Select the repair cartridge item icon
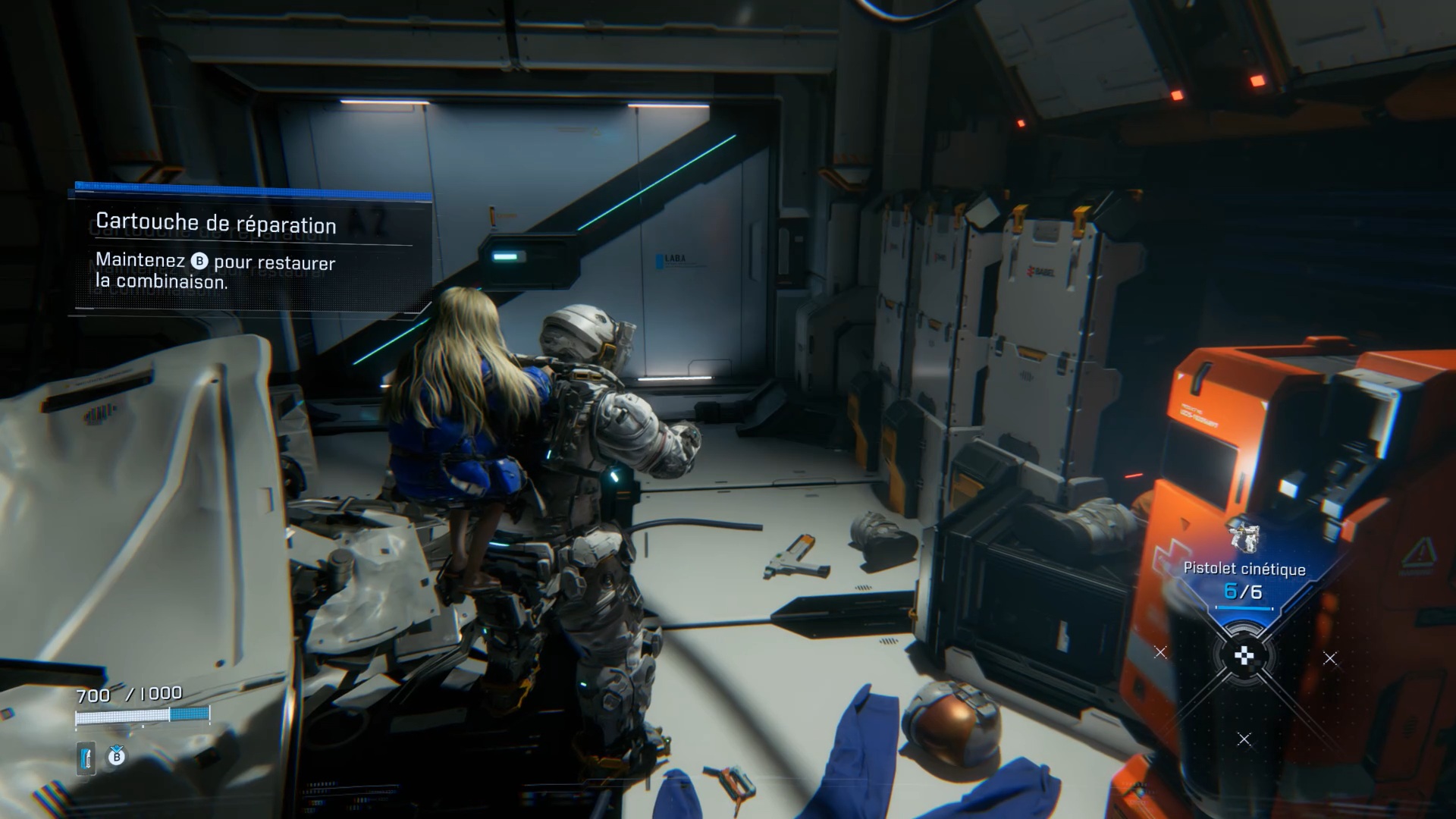1456x819 pixels. [x=86, y=758]
